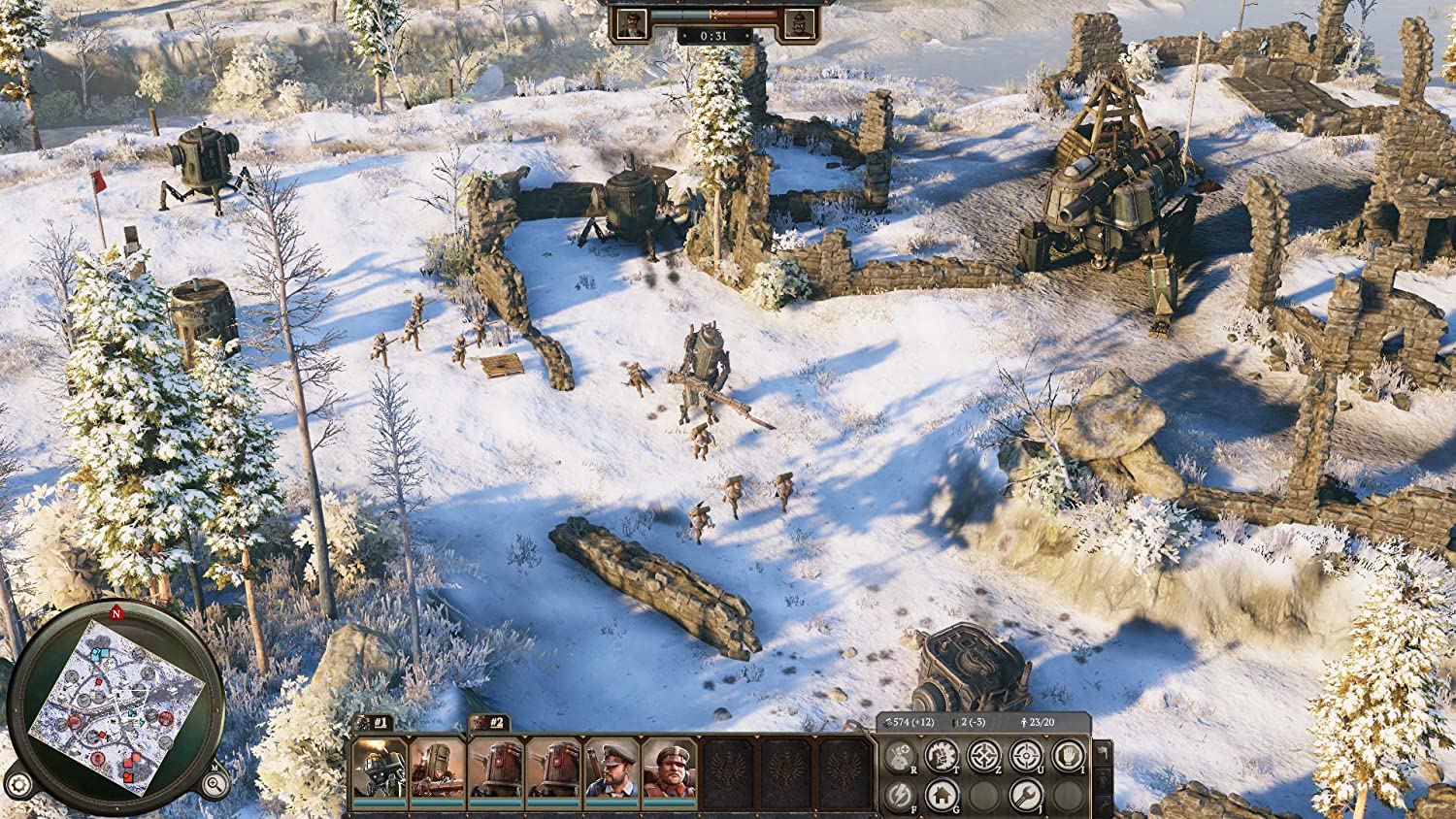Toggle the flag marker icon beside command panel
Viewport: 1456px width, 819px height.
coord(1104,753)
